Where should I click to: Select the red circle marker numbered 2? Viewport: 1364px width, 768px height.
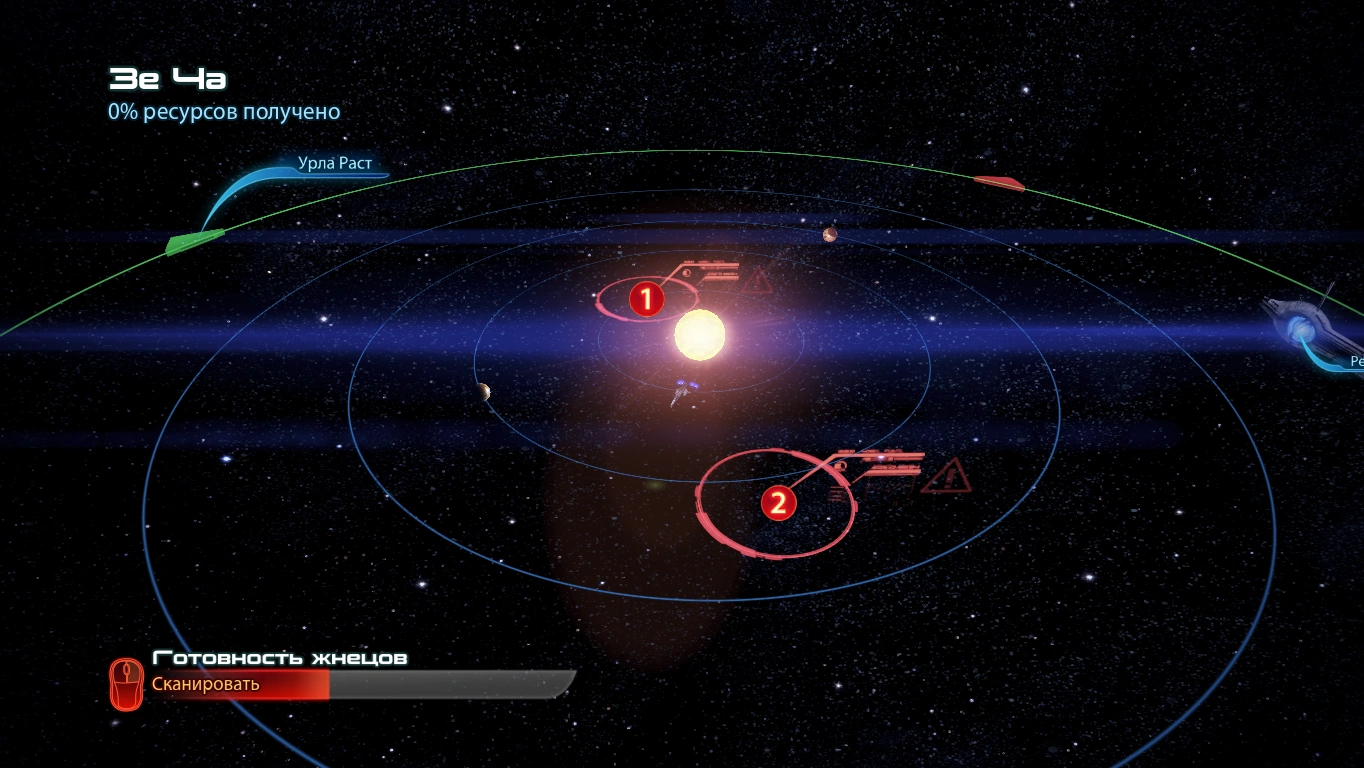tap(777, 503)
